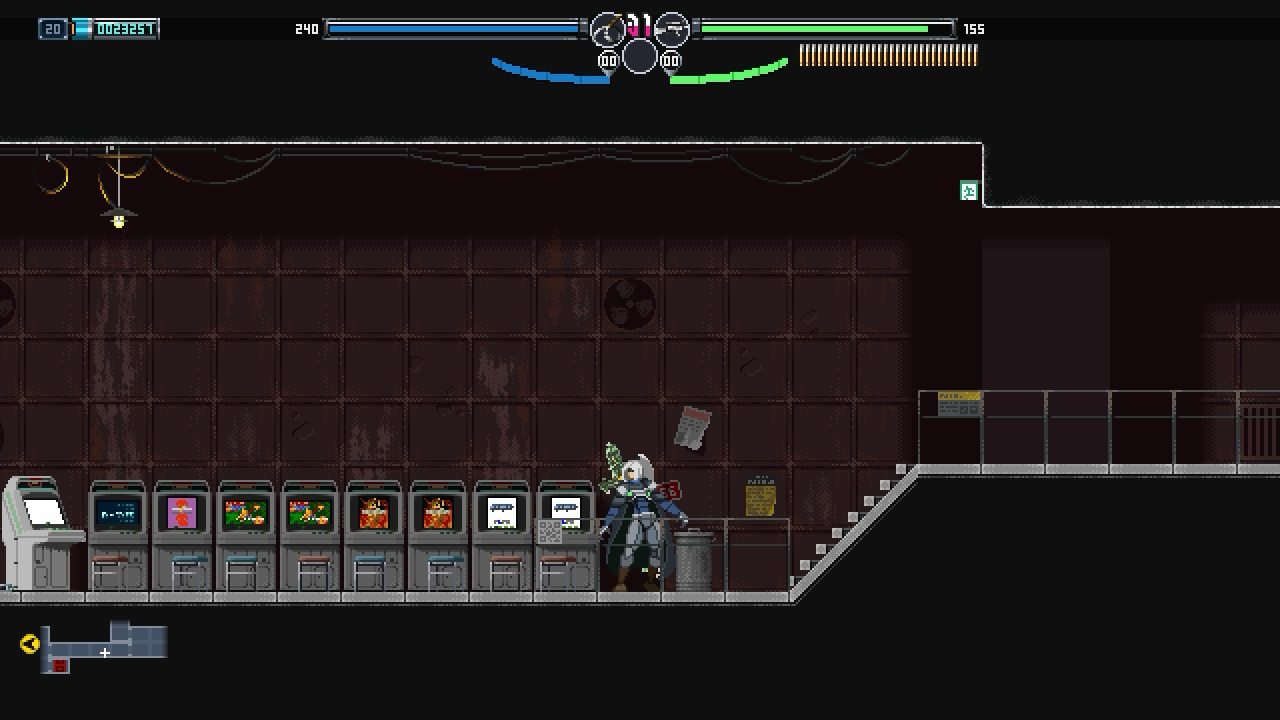Select the melee weapon icon
1280x720 pixels.
(x=608, y=30)
